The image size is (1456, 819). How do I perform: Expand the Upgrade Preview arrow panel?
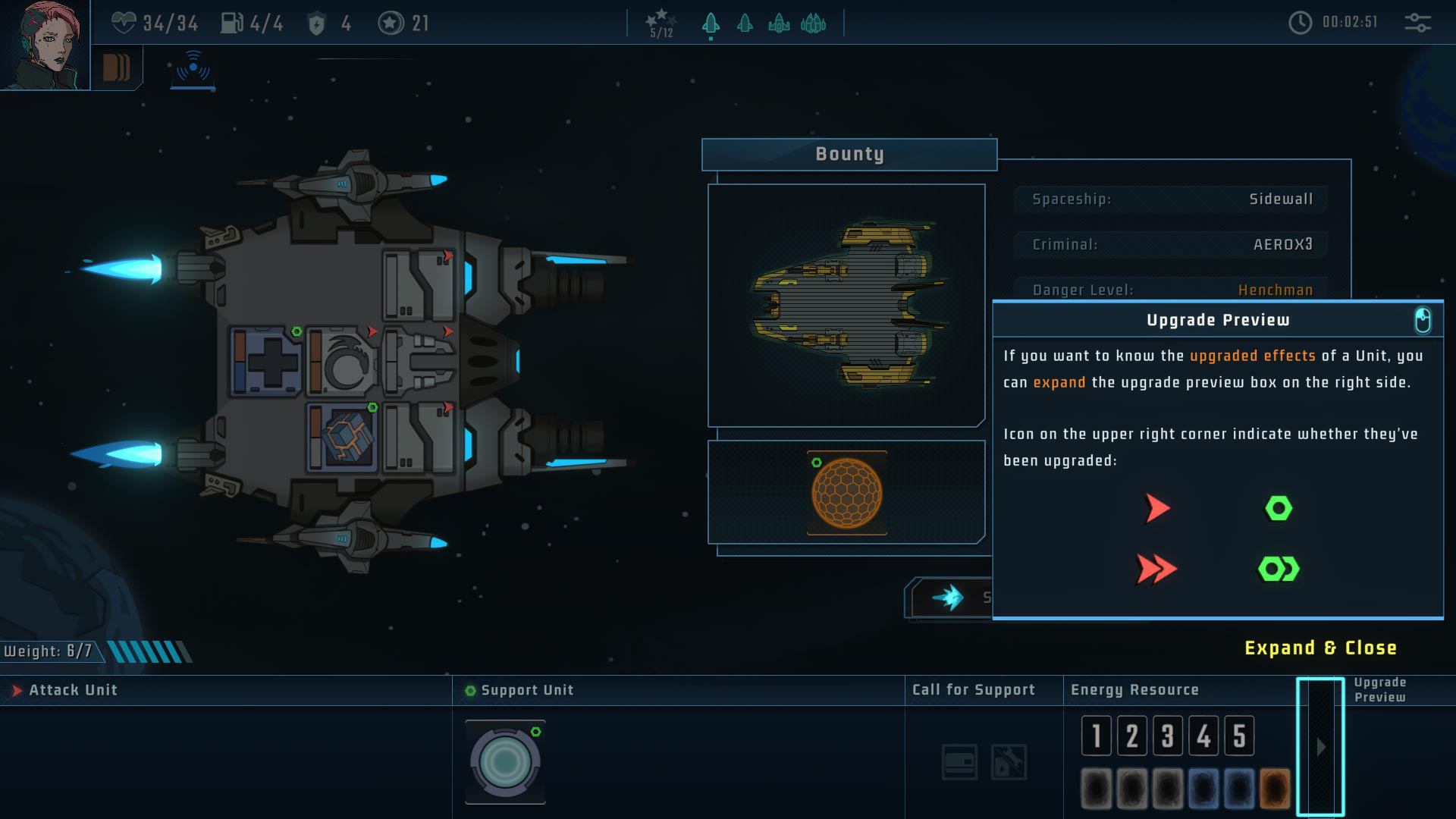[1320, 747]
